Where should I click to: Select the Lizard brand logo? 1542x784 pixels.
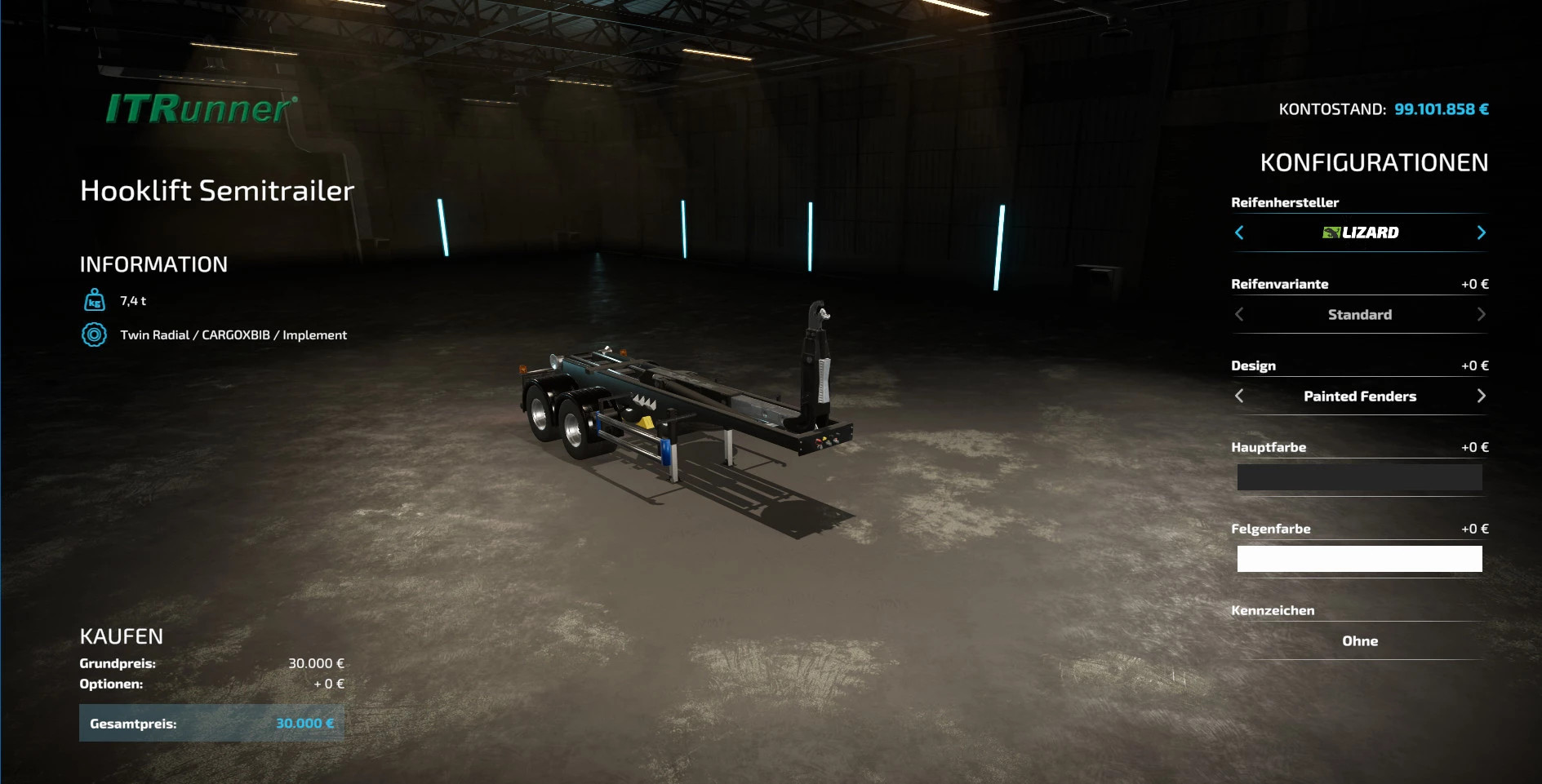(1360, 232)
